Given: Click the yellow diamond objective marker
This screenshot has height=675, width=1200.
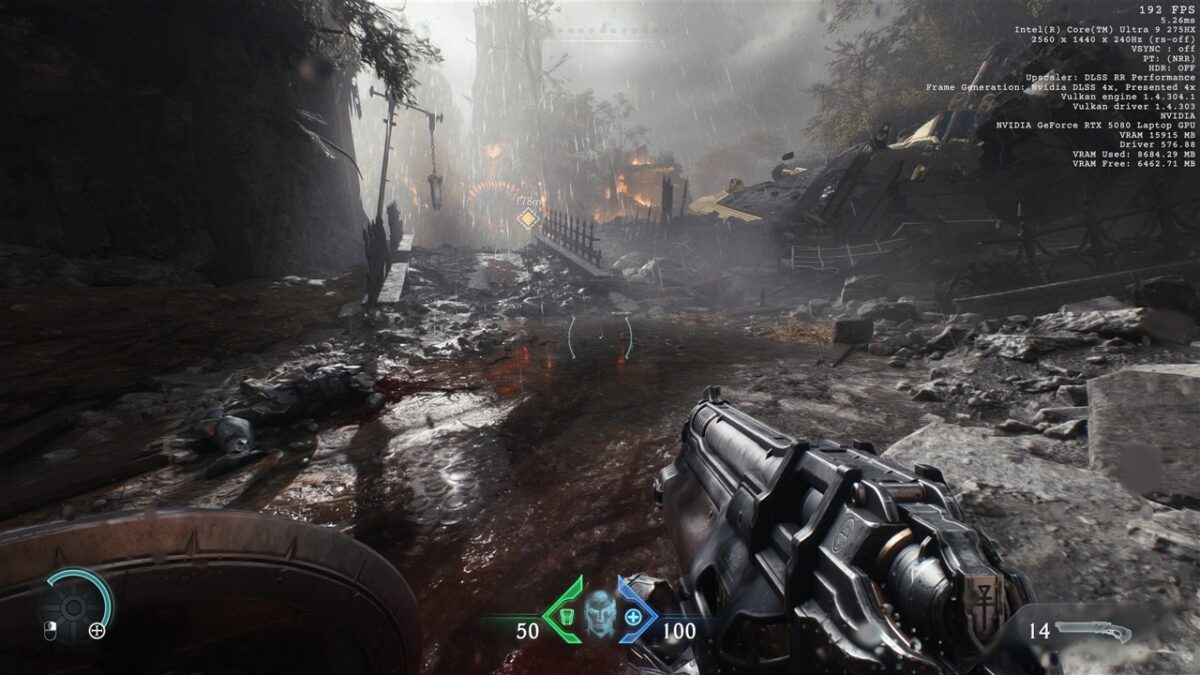Looking at the screenshot, I should coord(528,219).
